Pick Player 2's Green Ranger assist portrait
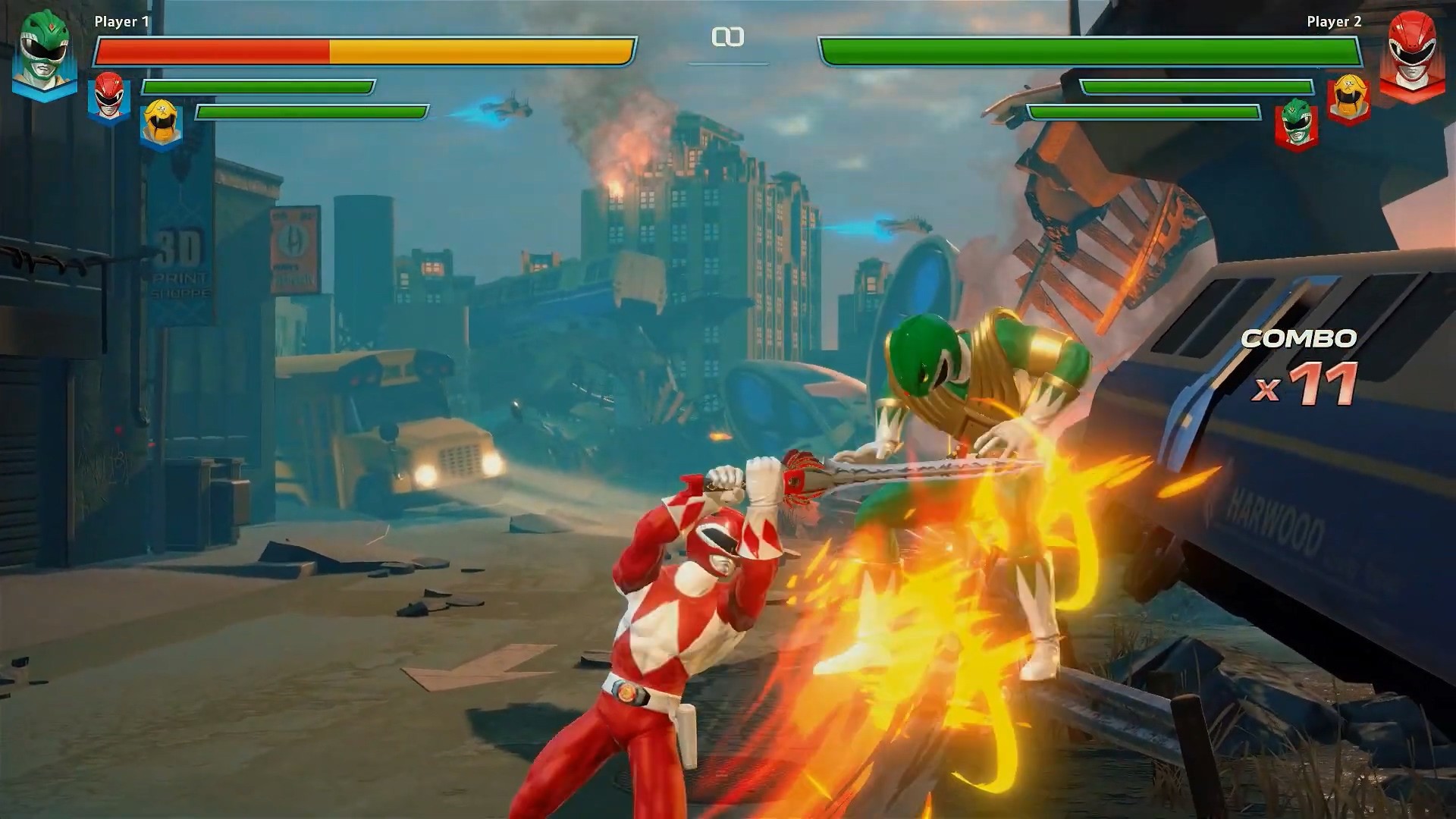This screenshot has height=819, width=1456. point(1296,124)
